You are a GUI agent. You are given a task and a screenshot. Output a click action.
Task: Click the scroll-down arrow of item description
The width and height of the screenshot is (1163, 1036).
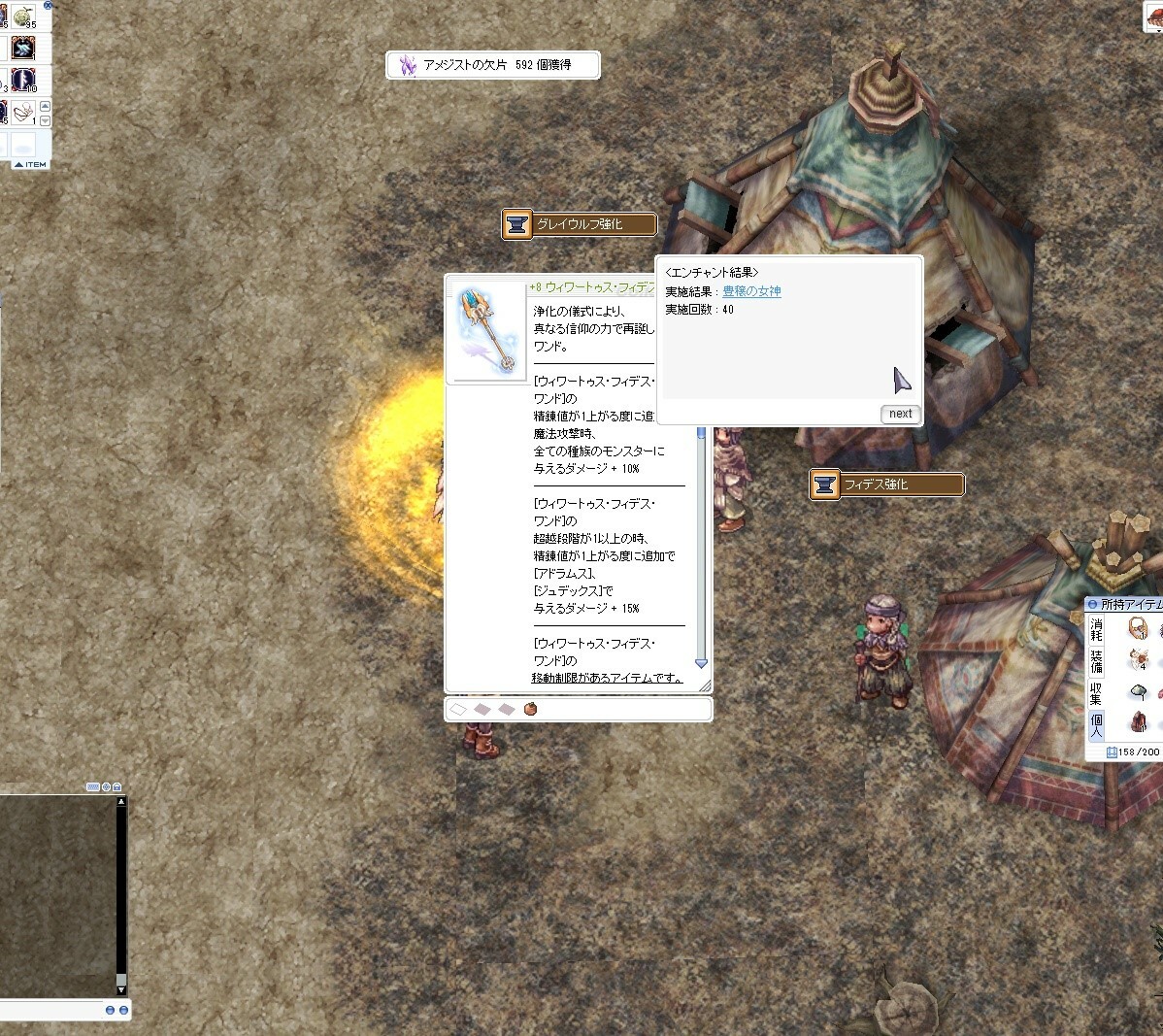tap(701, 664)
